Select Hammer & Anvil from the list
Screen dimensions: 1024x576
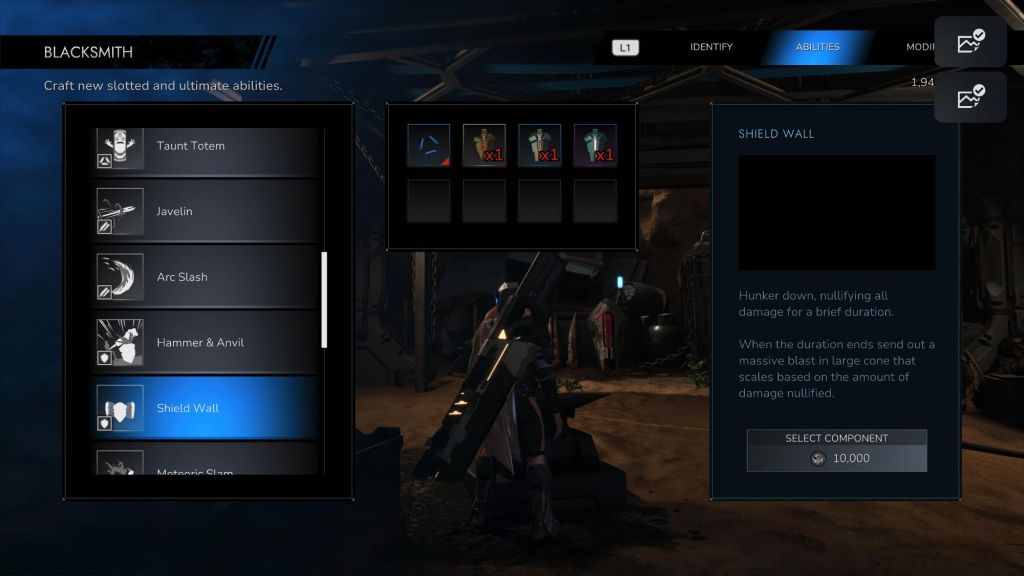(x=205, y=343)
